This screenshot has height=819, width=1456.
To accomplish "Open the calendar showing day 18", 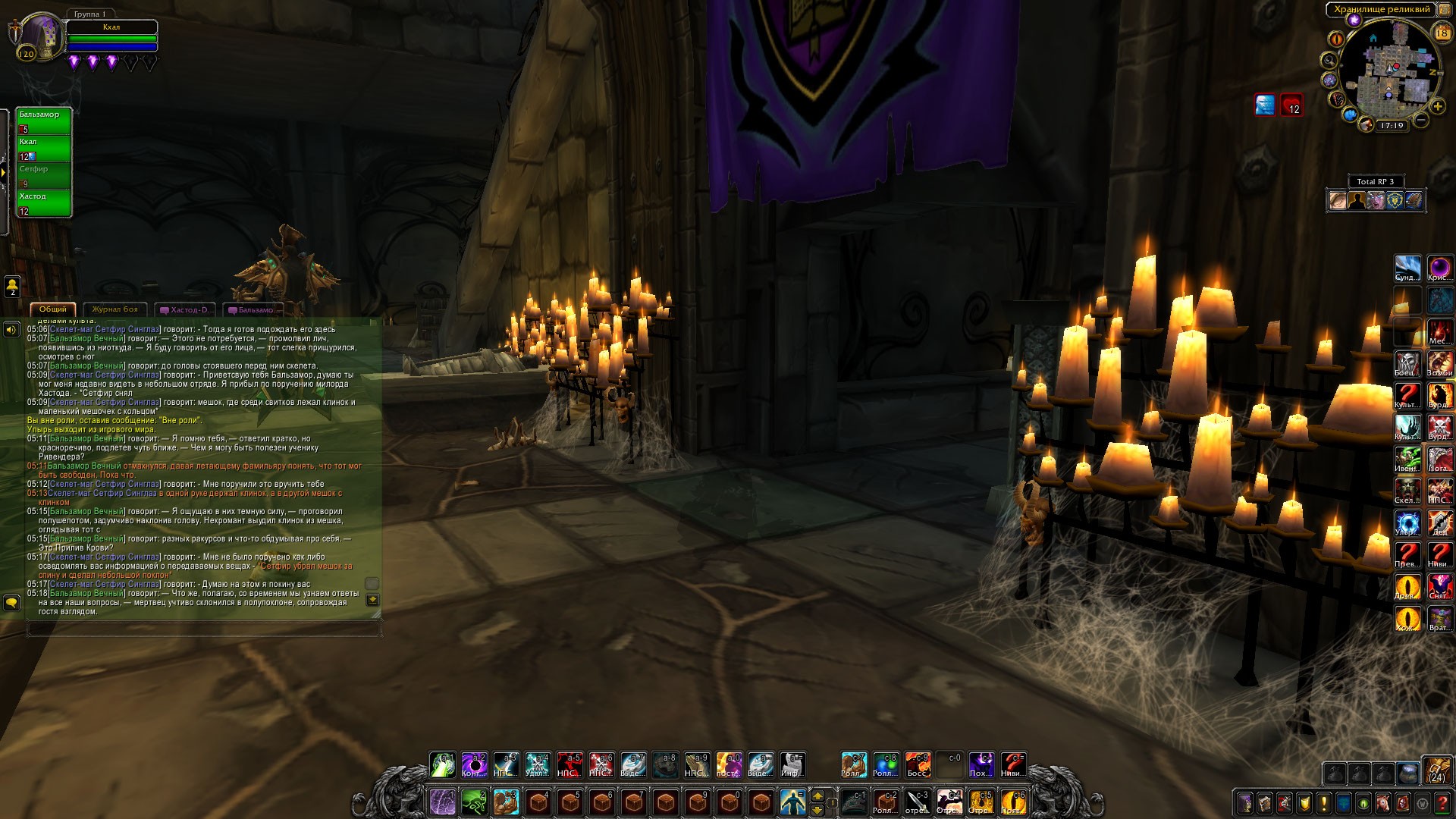I will tap(1442, 33).
